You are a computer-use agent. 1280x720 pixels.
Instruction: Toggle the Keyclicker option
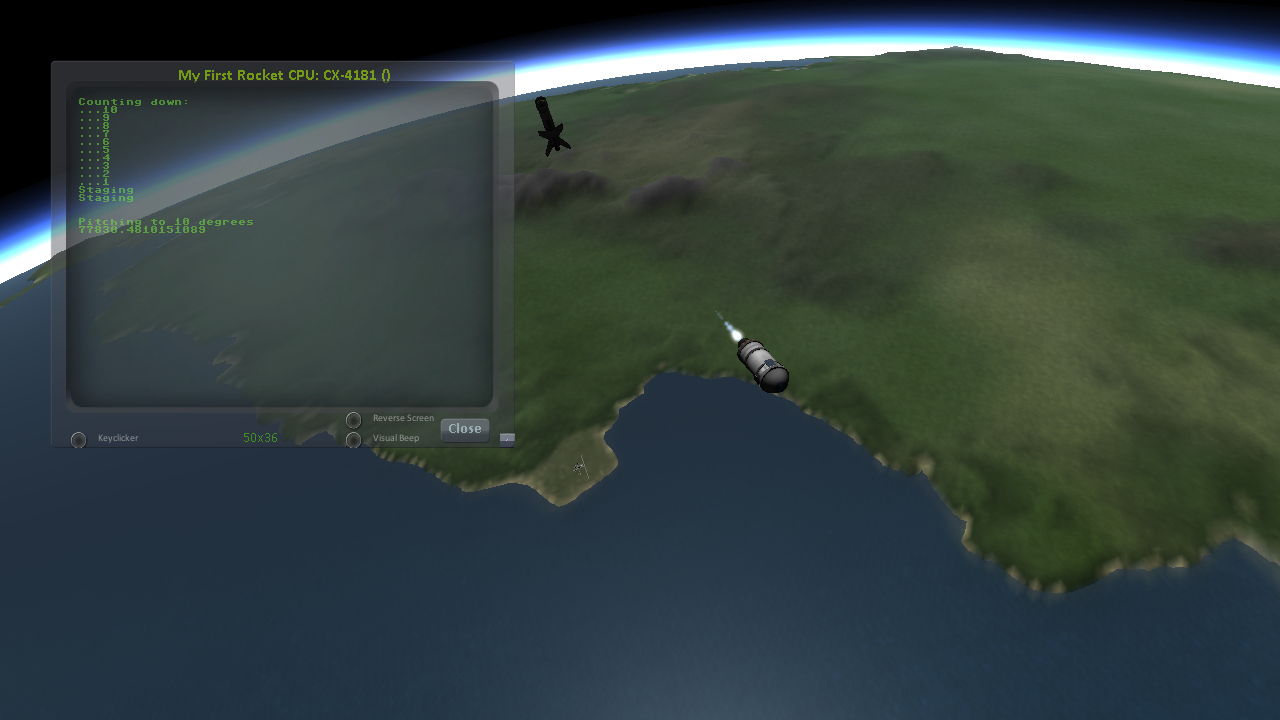79,439
